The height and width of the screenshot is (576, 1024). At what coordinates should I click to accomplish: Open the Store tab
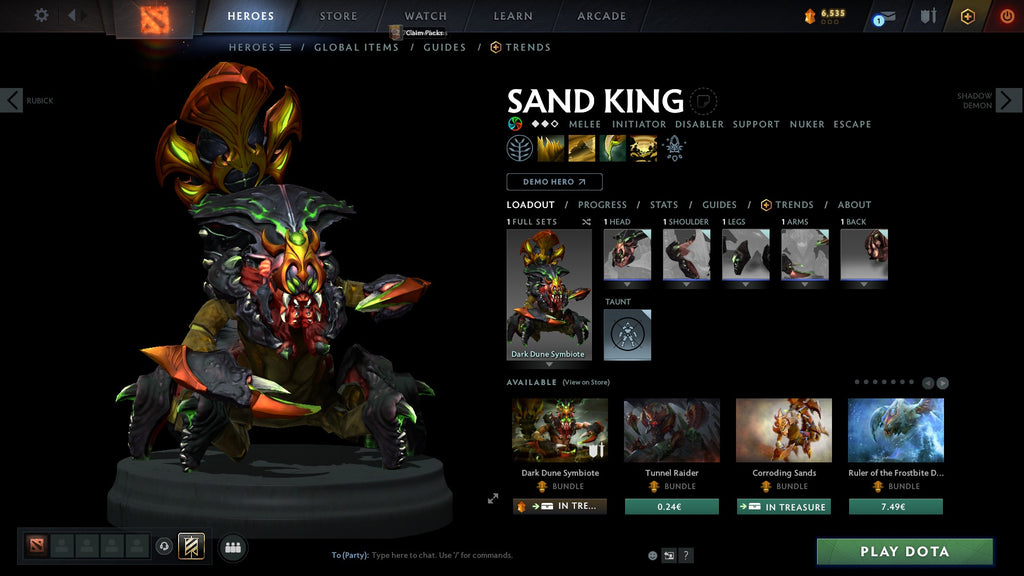pos(338,16)
